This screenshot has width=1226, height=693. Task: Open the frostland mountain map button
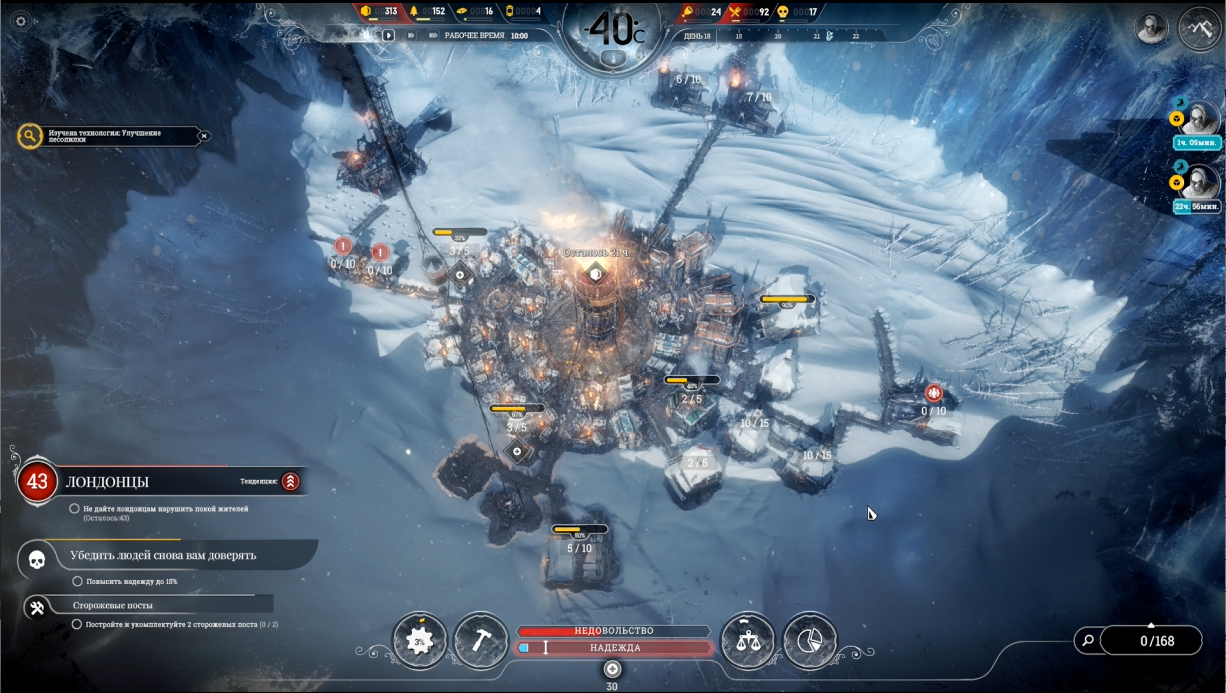click(1198, 28)
